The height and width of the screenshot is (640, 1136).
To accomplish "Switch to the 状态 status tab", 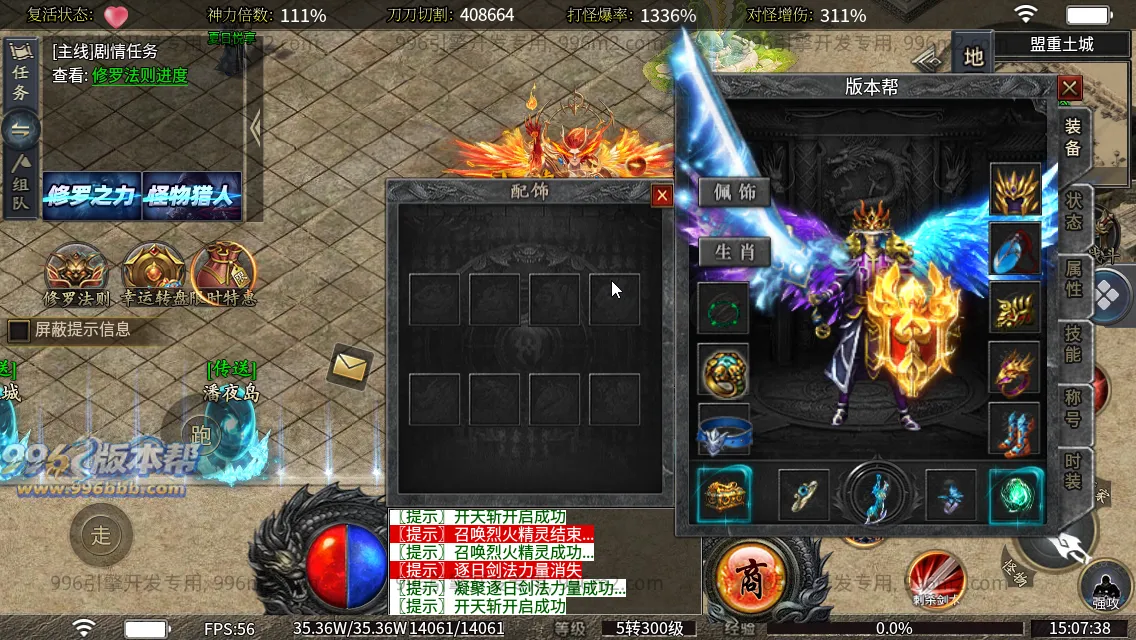I will 1073,211.
